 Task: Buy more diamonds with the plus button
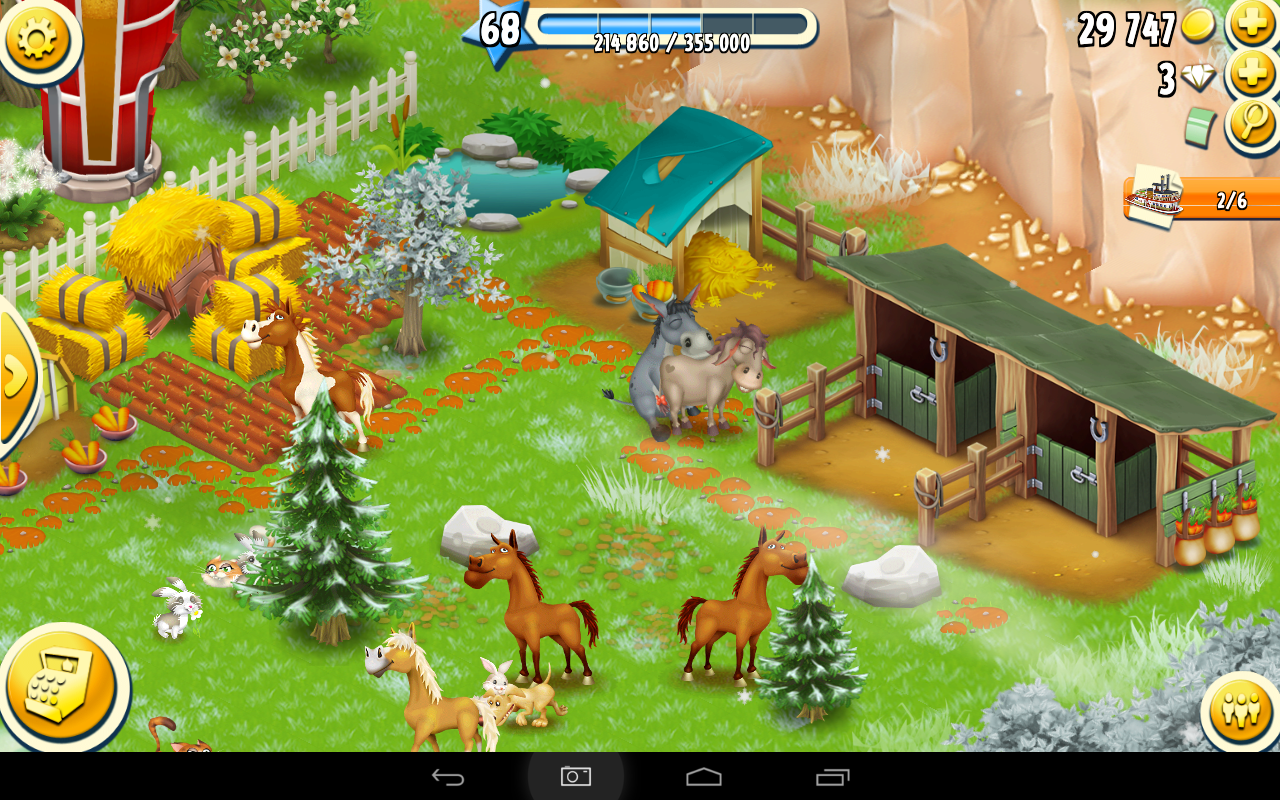point(1251,75)
